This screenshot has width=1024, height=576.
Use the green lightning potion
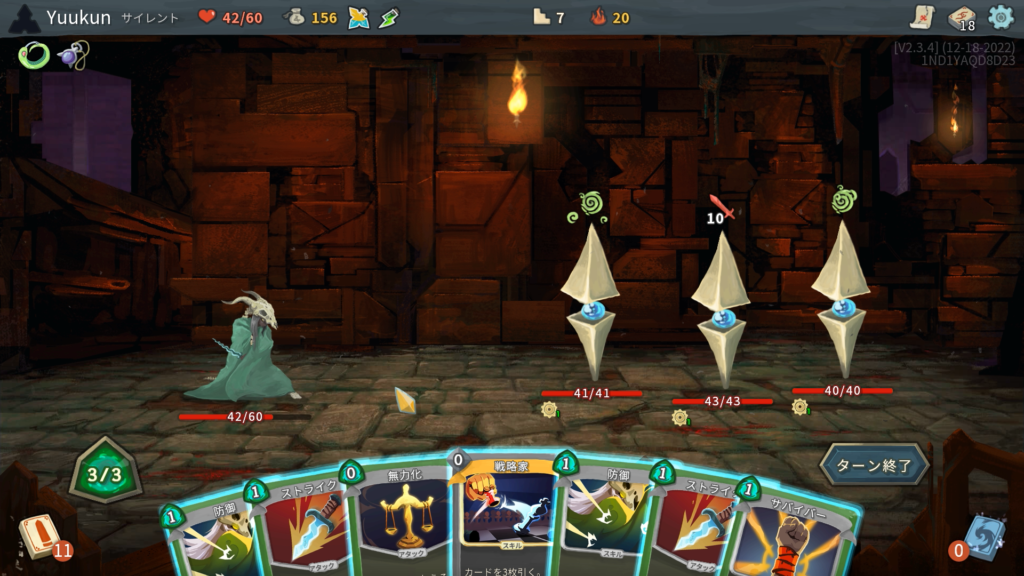click(389, 18)
